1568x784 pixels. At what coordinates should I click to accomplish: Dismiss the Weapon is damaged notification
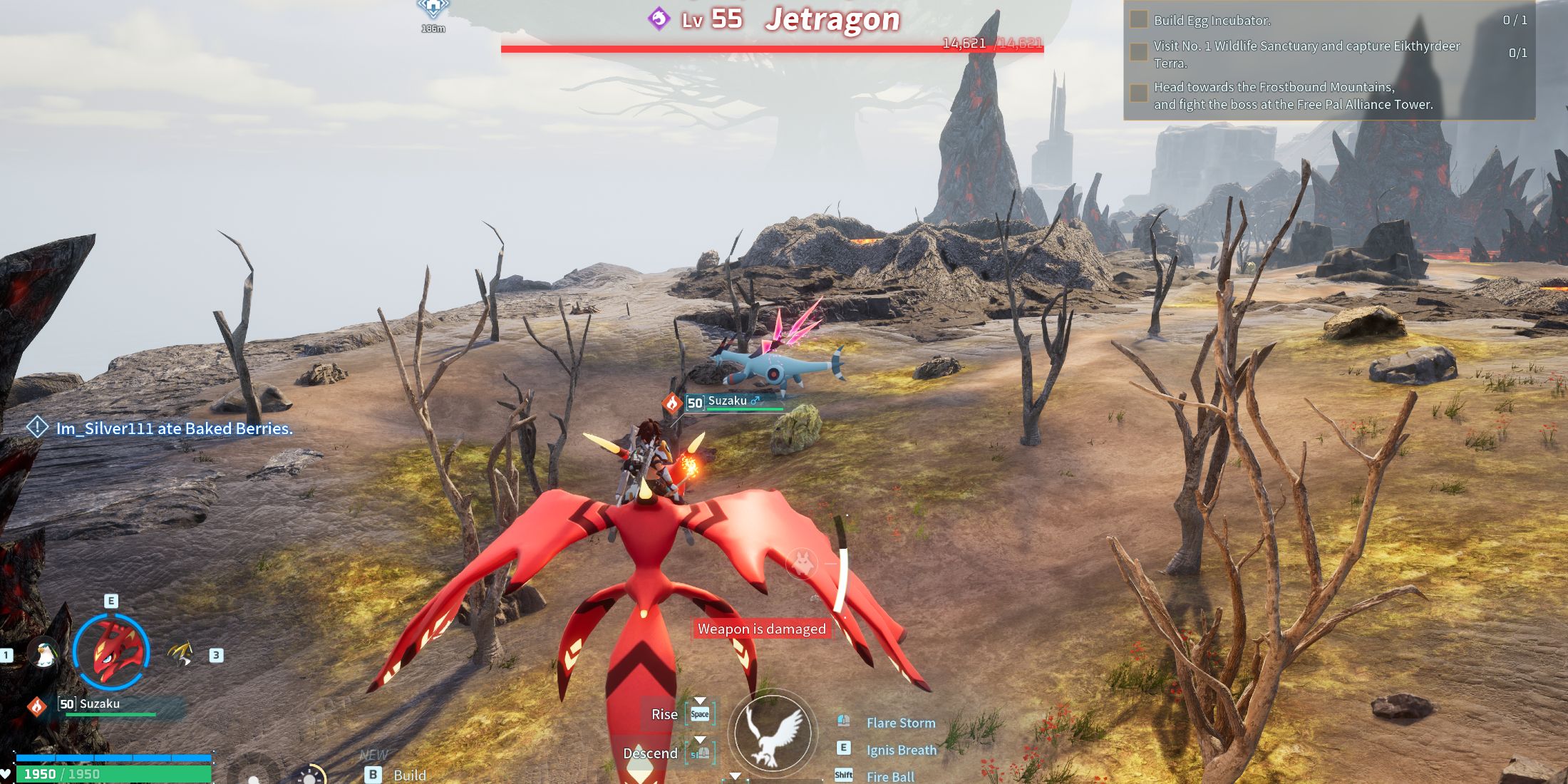coord(761,629)
